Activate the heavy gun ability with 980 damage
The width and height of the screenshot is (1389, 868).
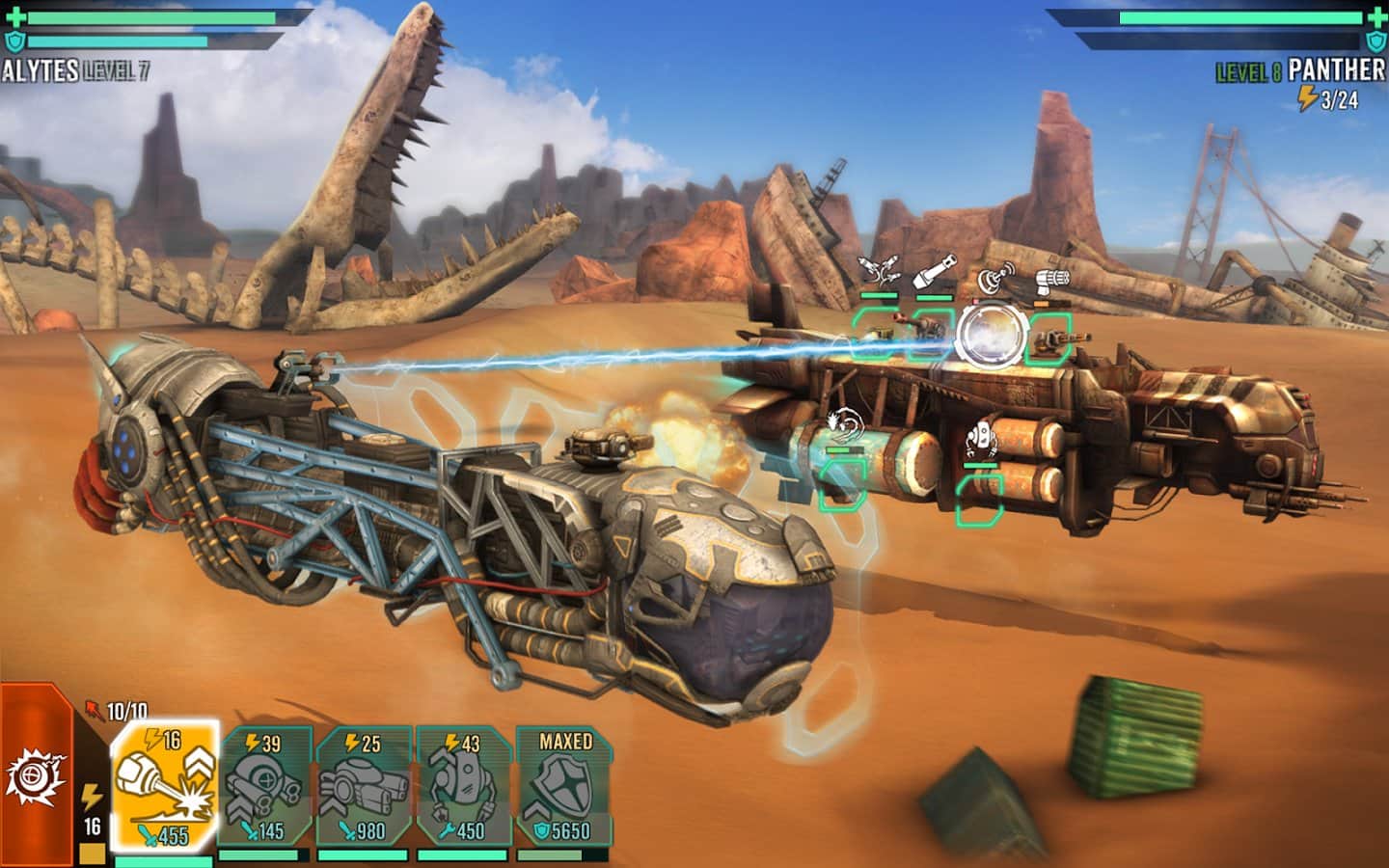click(364, 785)
